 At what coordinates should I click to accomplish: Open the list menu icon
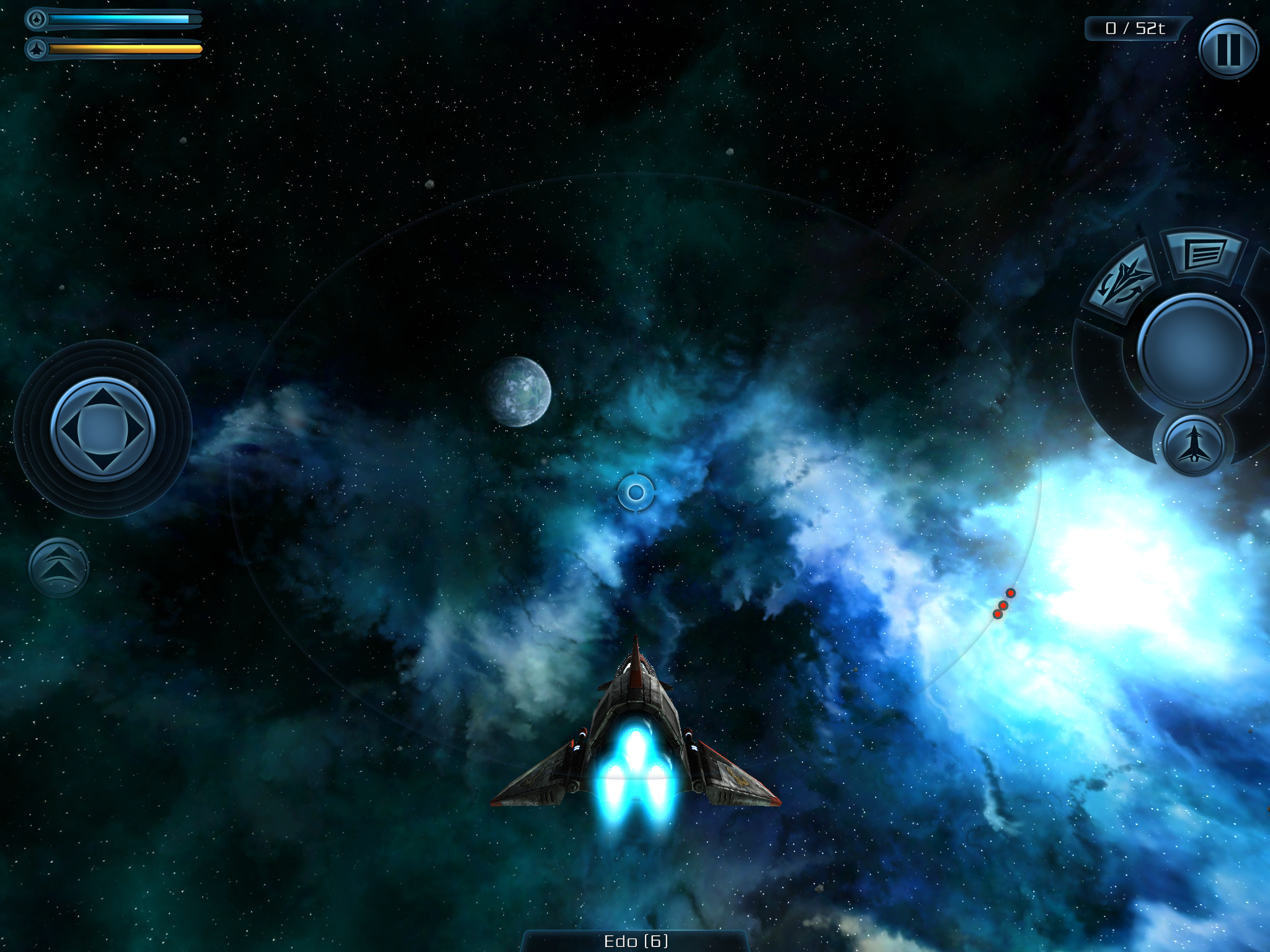pos(1204,253)
